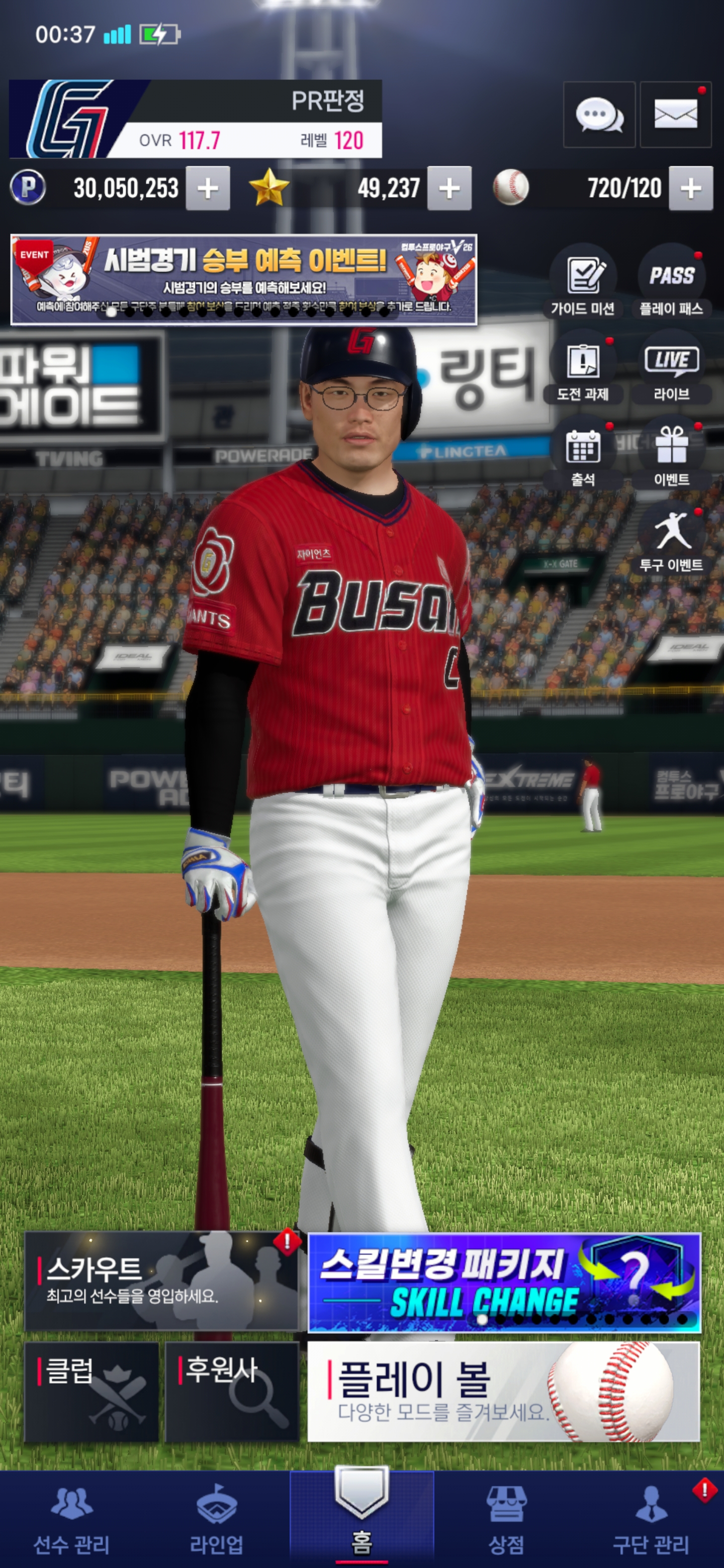This screenshot has width=724, height=1568.
Task: Open the Skill Change package banner
Action: (504, 1283)
